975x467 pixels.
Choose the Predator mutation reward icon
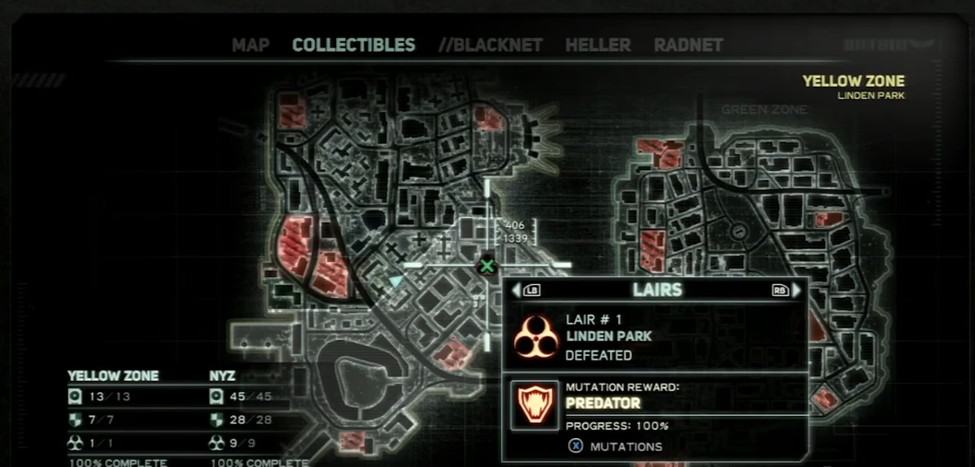click(x=535, y=404)
